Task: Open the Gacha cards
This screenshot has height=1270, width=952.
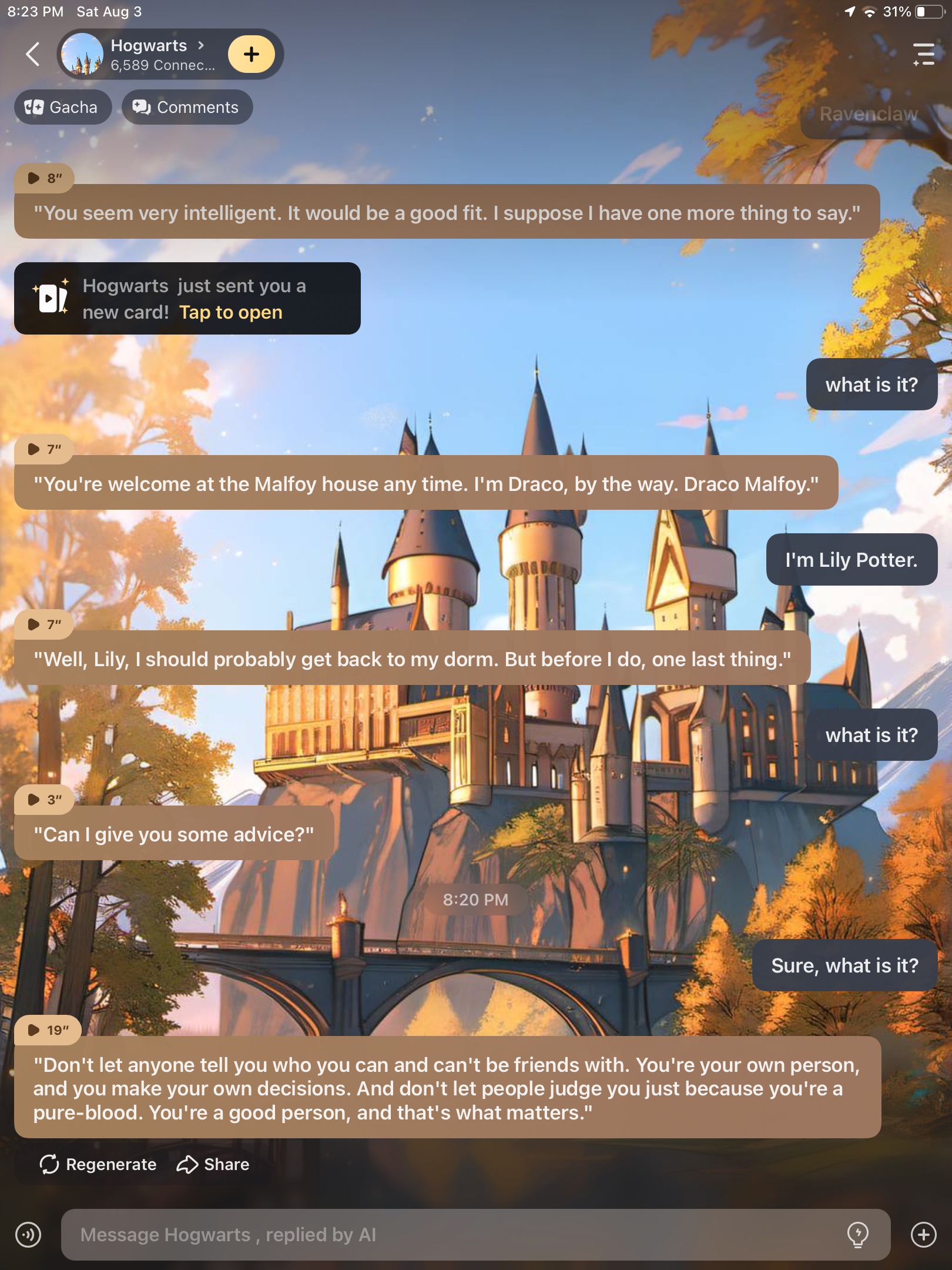Action: (62, 107)
